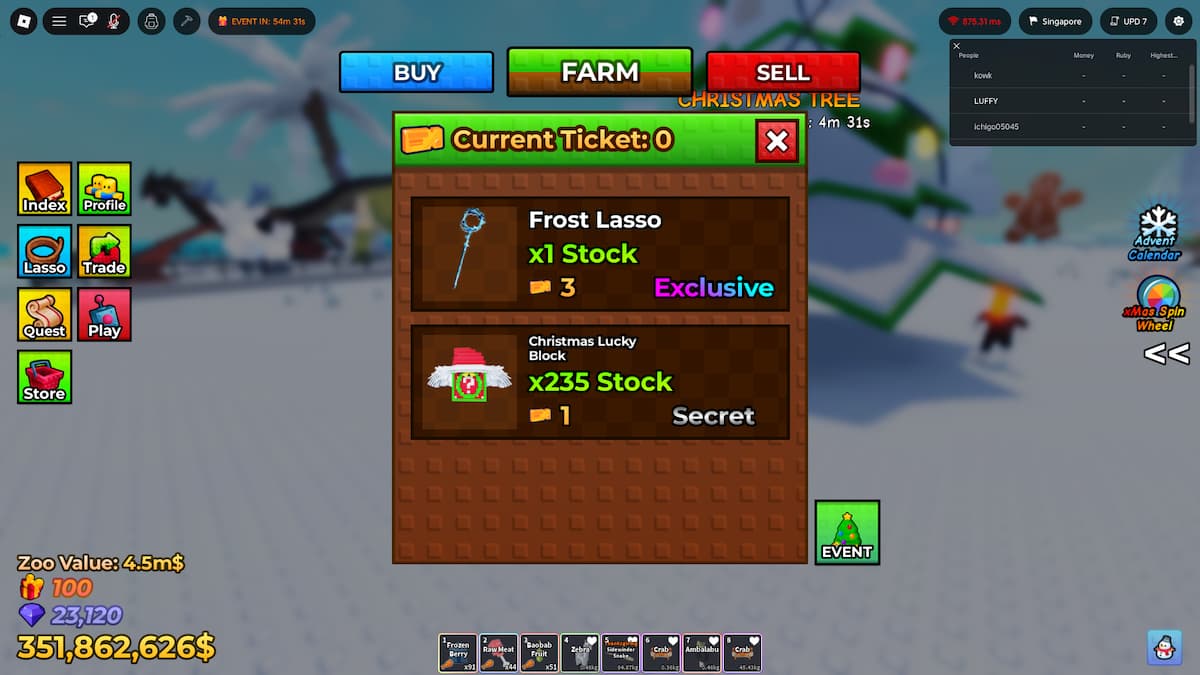This screenshot has height=675, width=1200.
Task: Open the Christmas EVENT button
Action: pyautogui.click(x=847, y=532)
